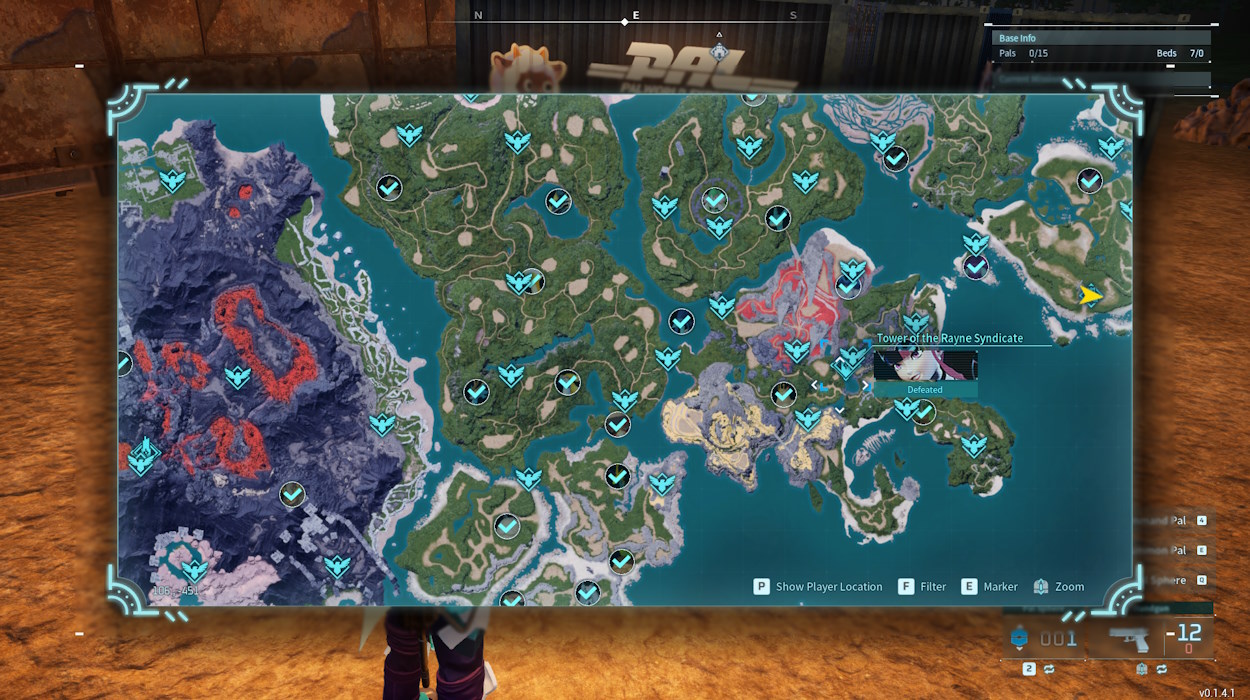Select the yellow player arrow on the map
The image size is (1250, 700).
pyautogui.click(x=1090, y=295)
